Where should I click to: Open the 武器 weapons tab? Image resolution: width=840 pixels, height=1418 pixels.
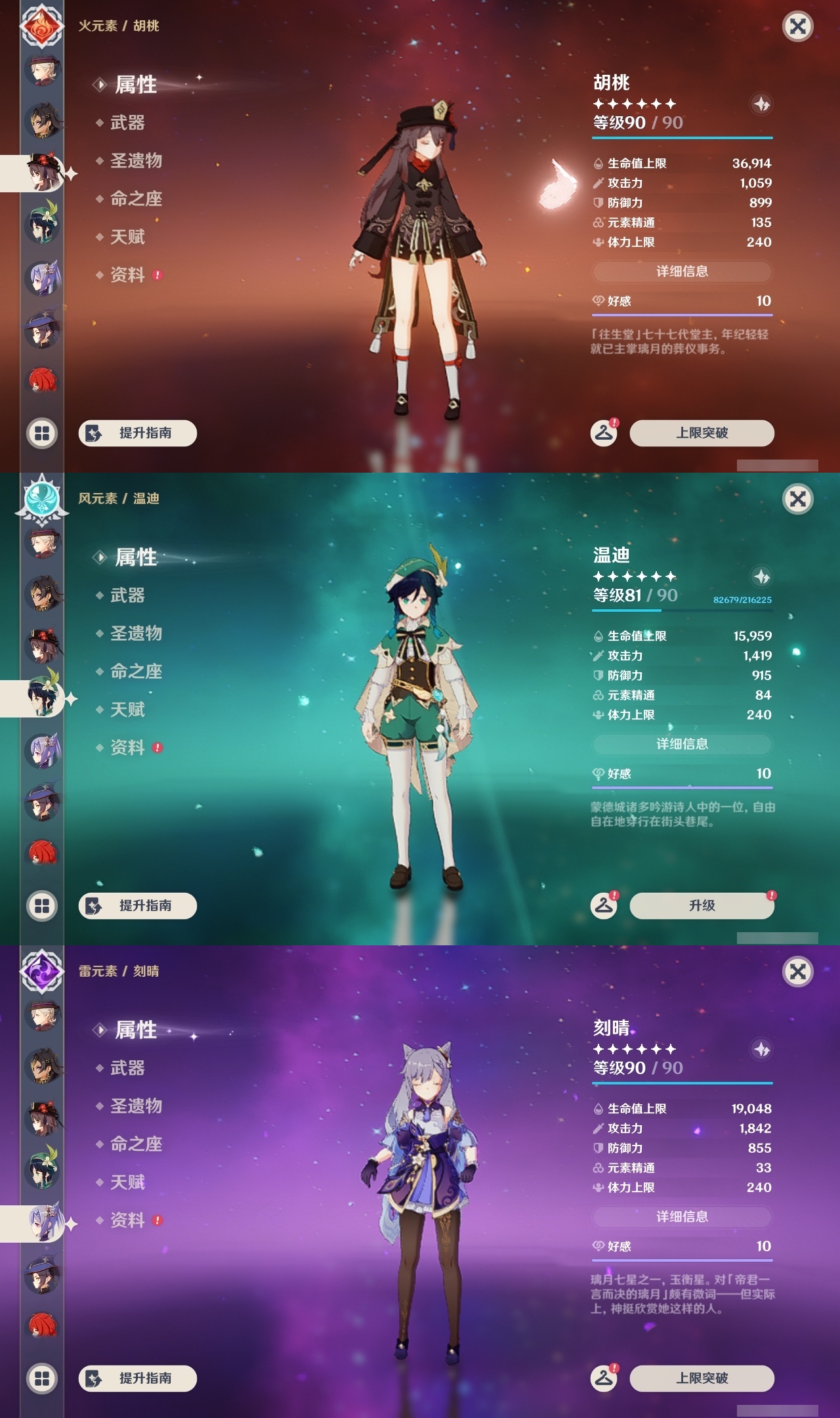[x=129, y=123]
